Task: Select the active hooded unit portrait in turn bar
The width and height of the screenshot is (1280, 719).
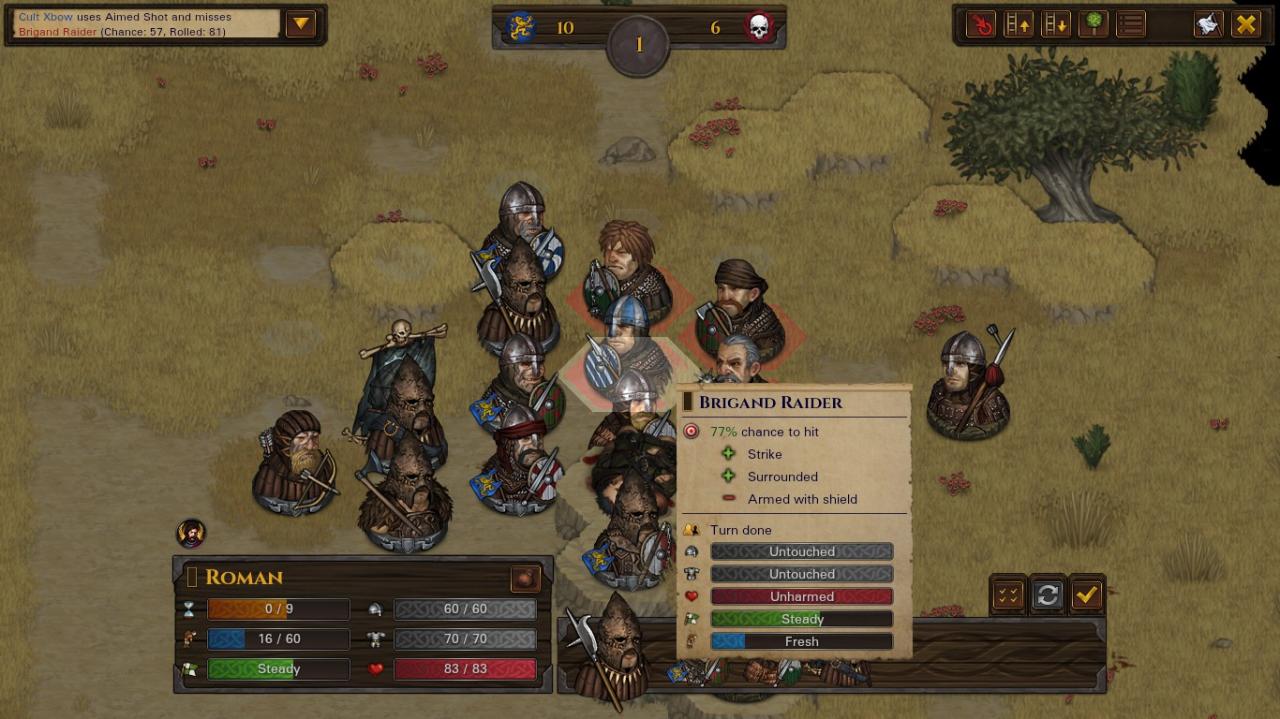Action: [607, 650]
